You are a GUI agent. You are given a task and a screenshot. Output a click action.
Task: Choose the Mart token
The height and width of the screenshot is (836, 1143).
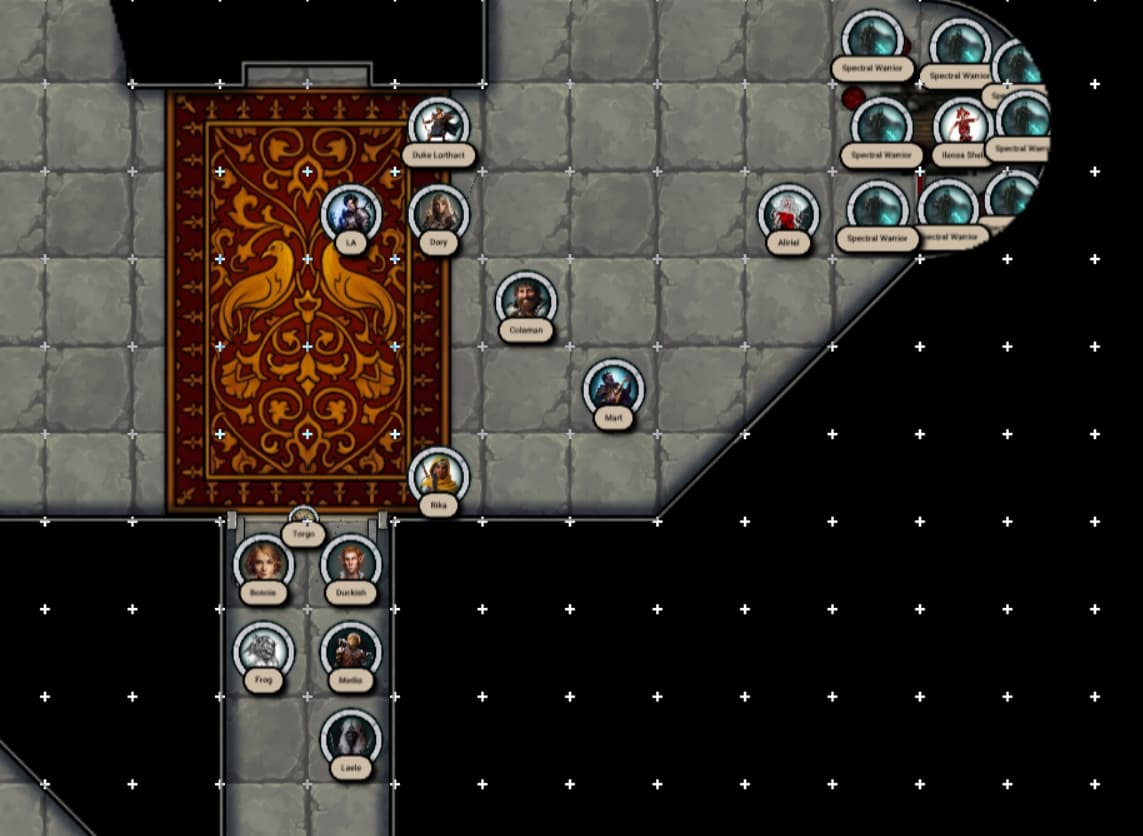pyautogui.click(x=614, y=389)
